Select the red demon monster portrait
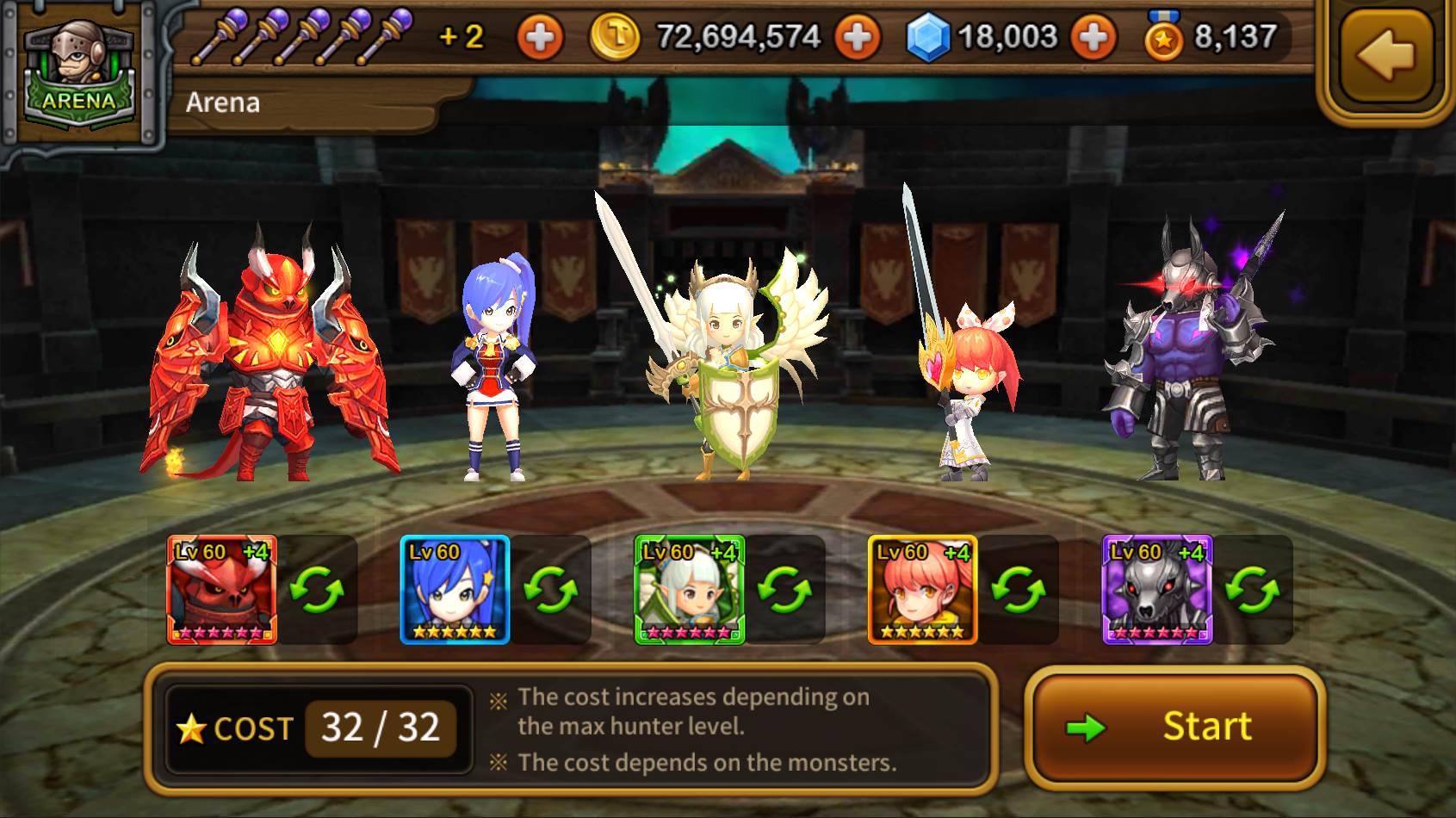This screenshot has height=818, width=1456. click(x=222, y=590)
